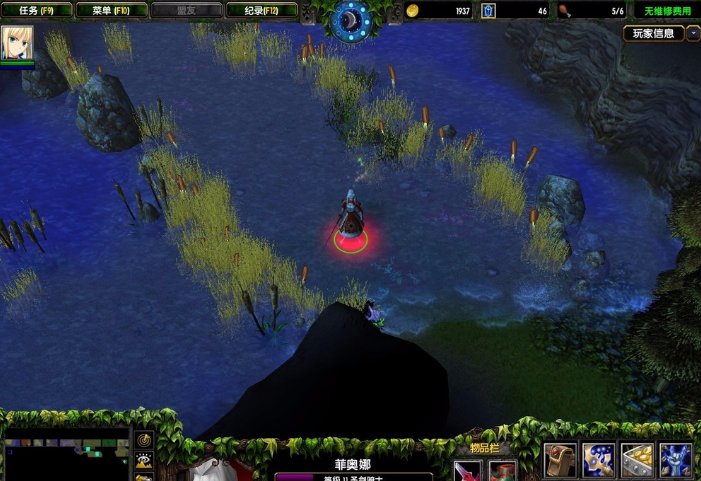701x481 pixels.
Task: Click the minimap panel
Action: pyautogui.click(x=66, y=456)
